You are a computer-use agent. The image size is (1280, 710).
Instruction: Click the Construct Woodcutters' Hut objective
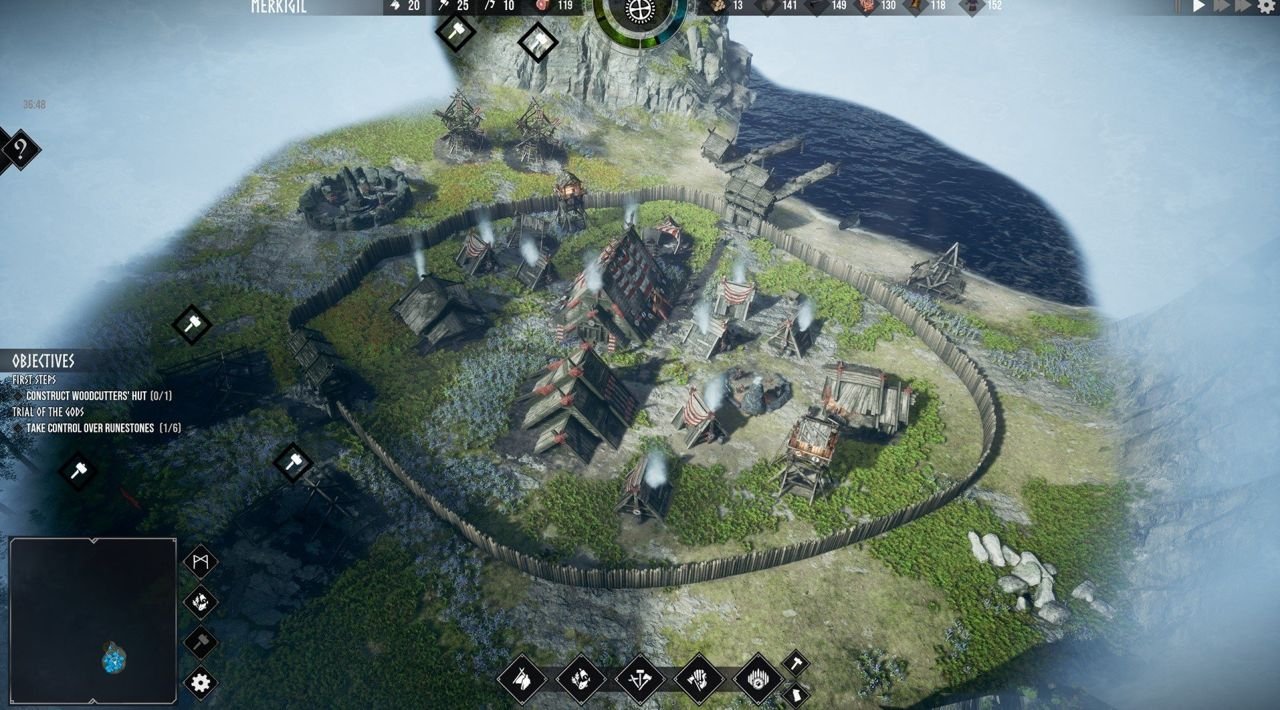coord(99,396)
